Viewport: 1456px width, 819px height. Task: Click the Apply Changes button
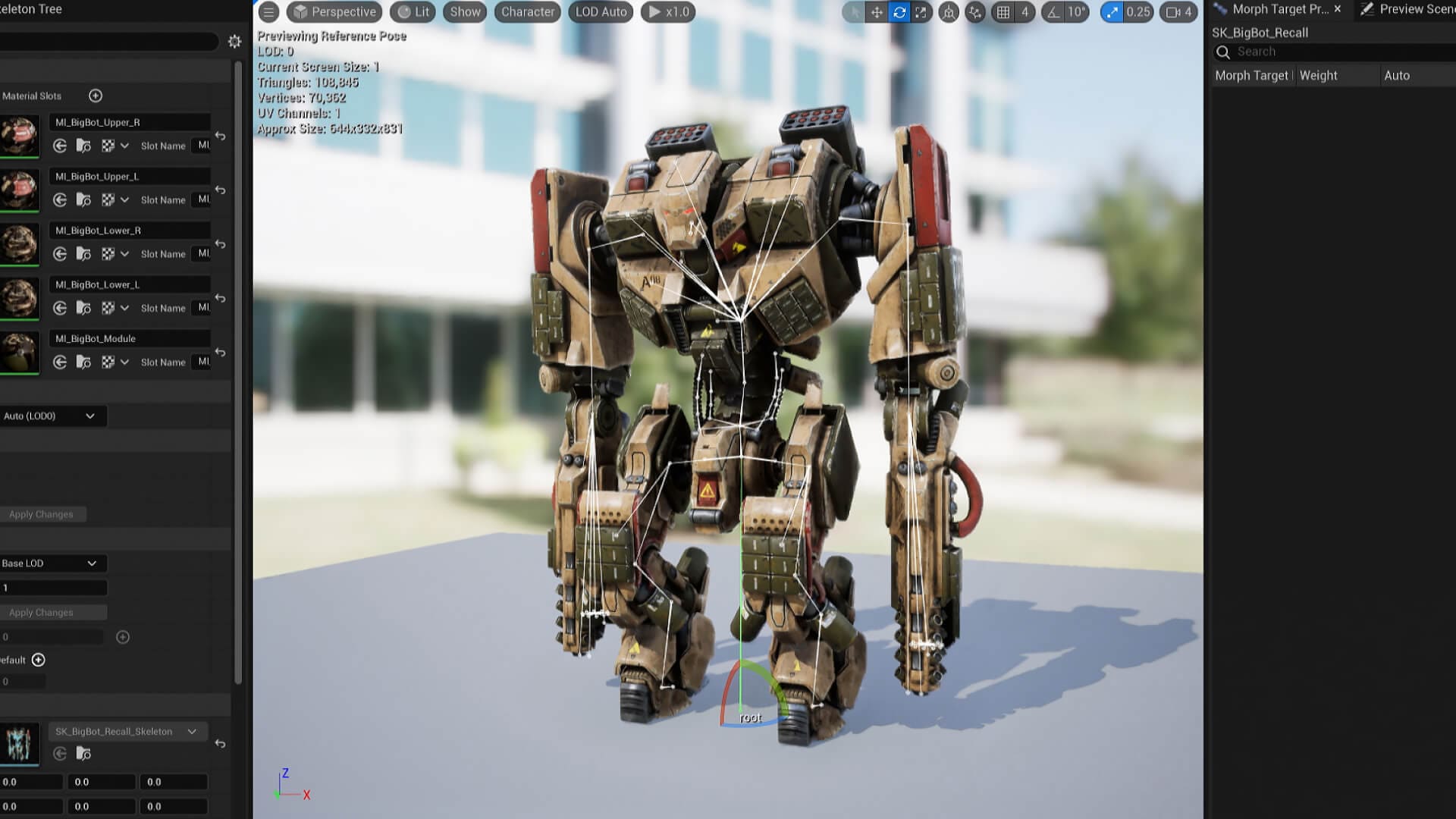[43, 513]
